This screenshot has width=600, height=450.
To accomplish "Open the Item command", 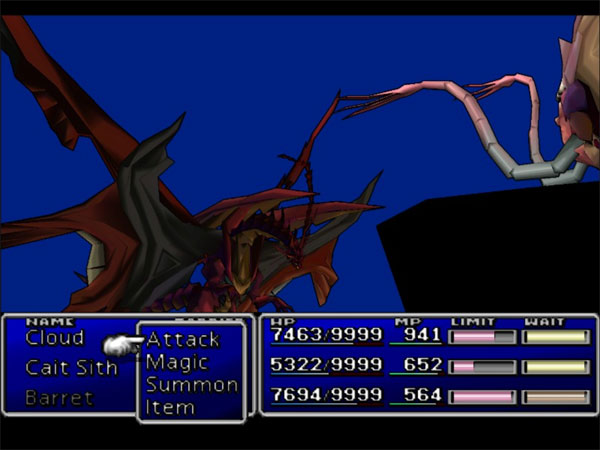I will 170,407.
